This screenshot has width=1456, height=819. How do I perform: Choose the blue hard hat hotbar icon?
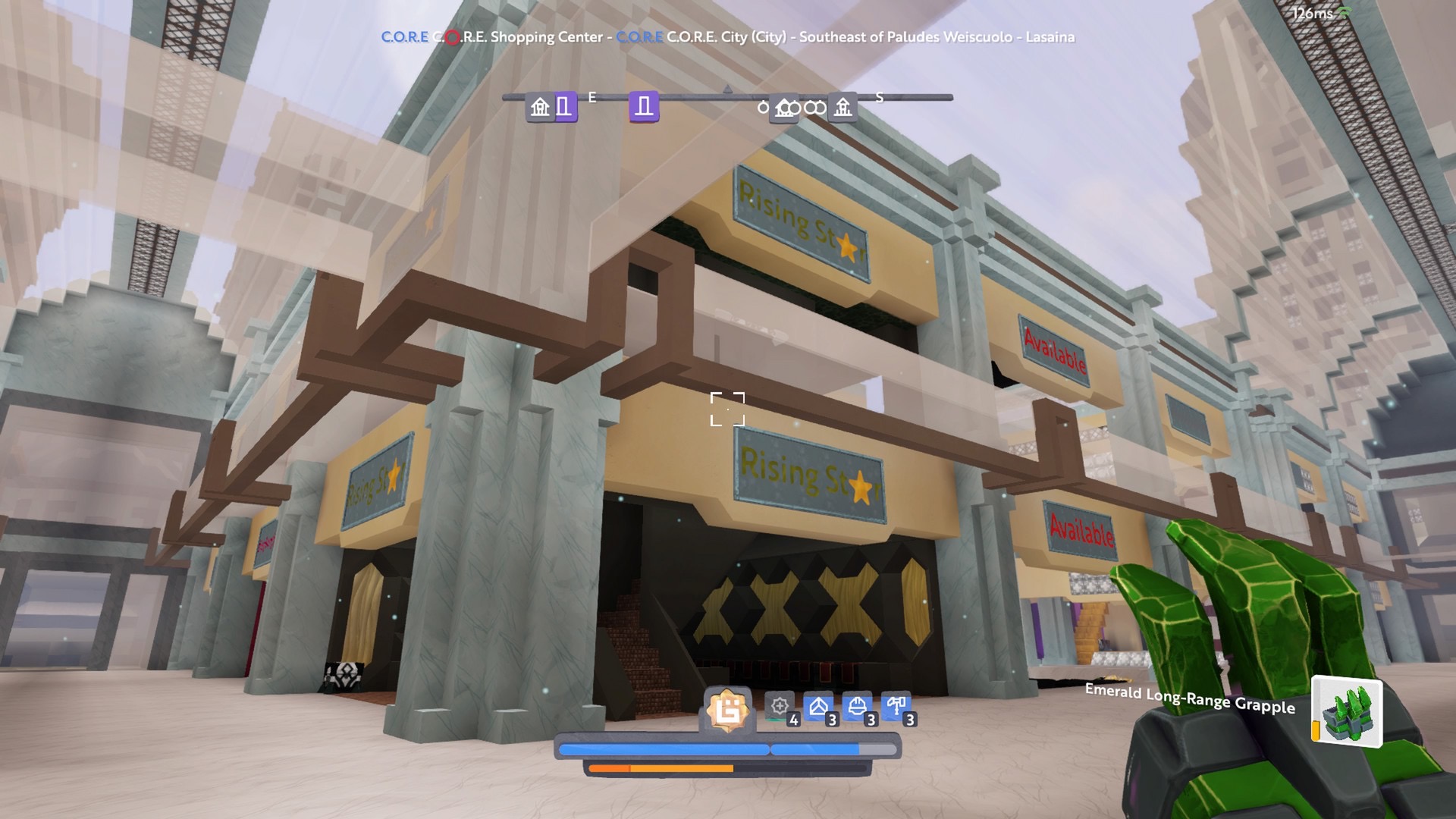coord(858,708)
